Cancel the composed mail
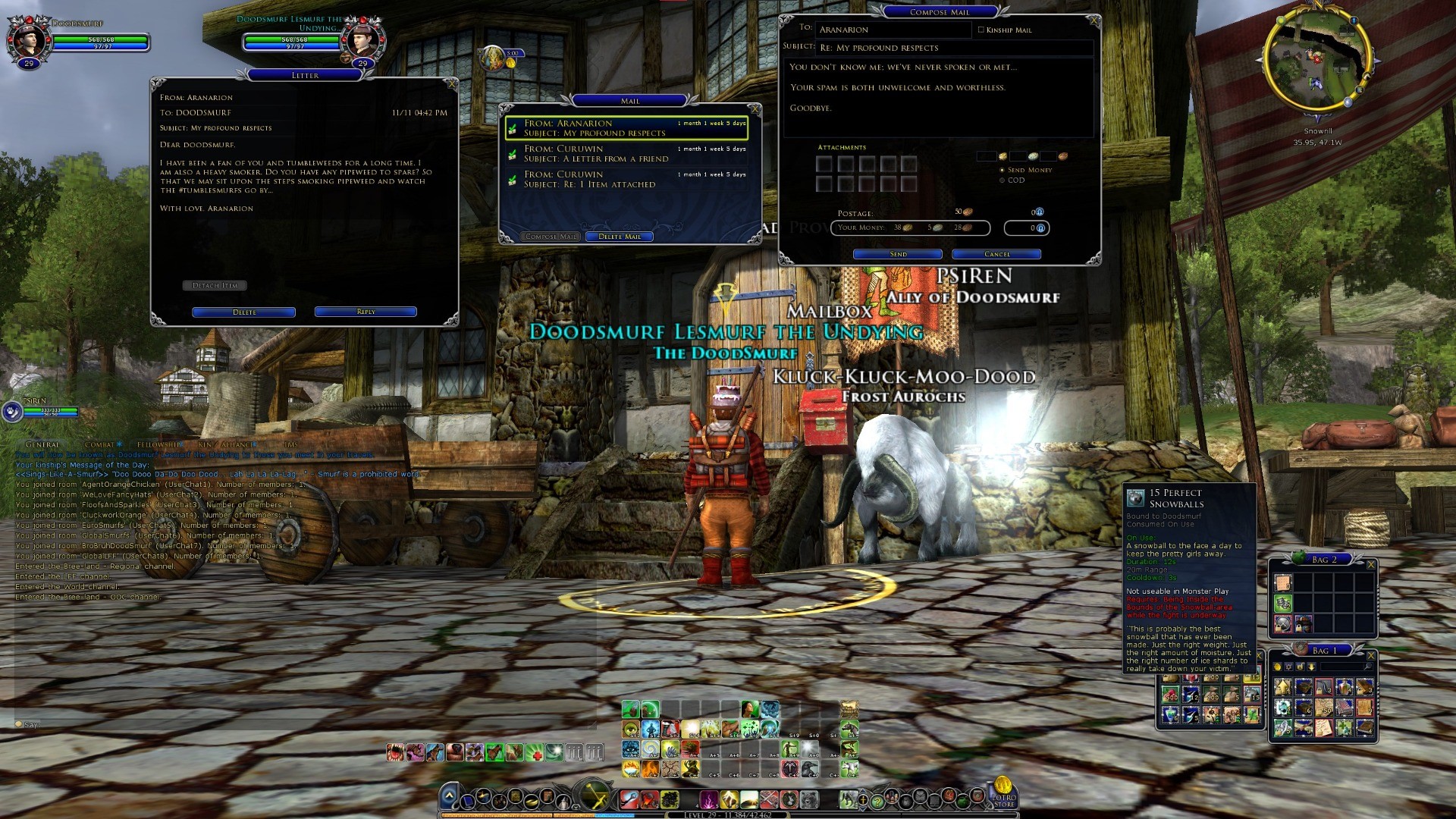 tap(996, 254)
